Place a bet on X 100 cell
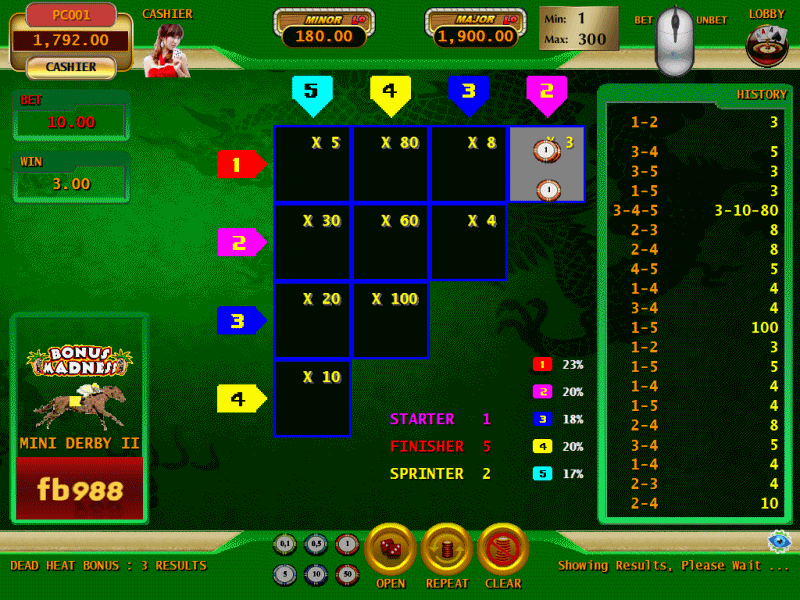The height and width of the screenshot is (600, 800). pyautogui.click(x=390, y=320)
